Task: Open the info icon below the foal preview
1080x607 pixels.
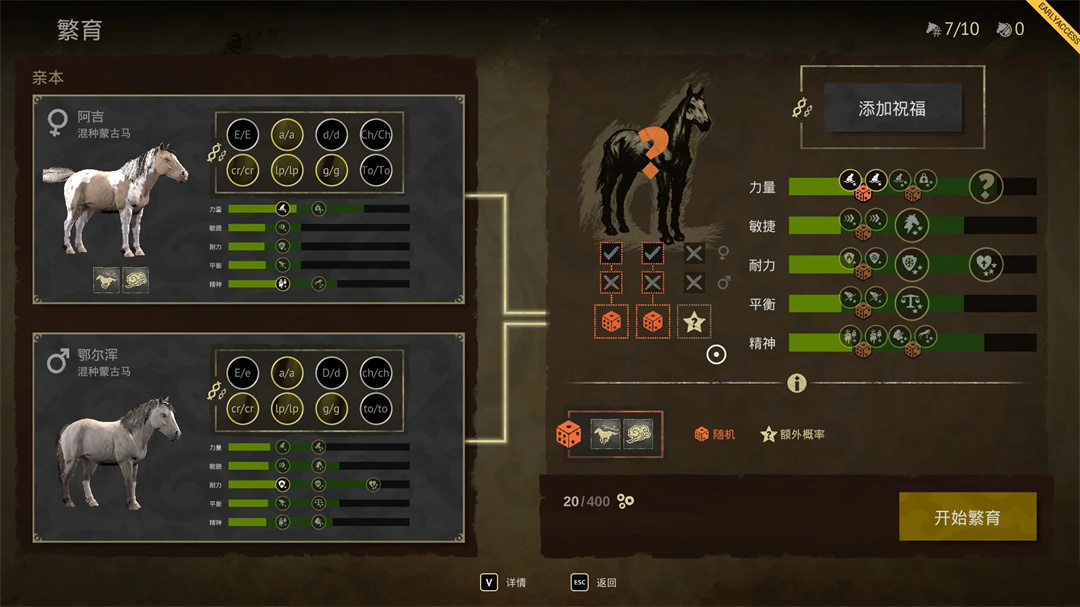Action: (797, 383)
